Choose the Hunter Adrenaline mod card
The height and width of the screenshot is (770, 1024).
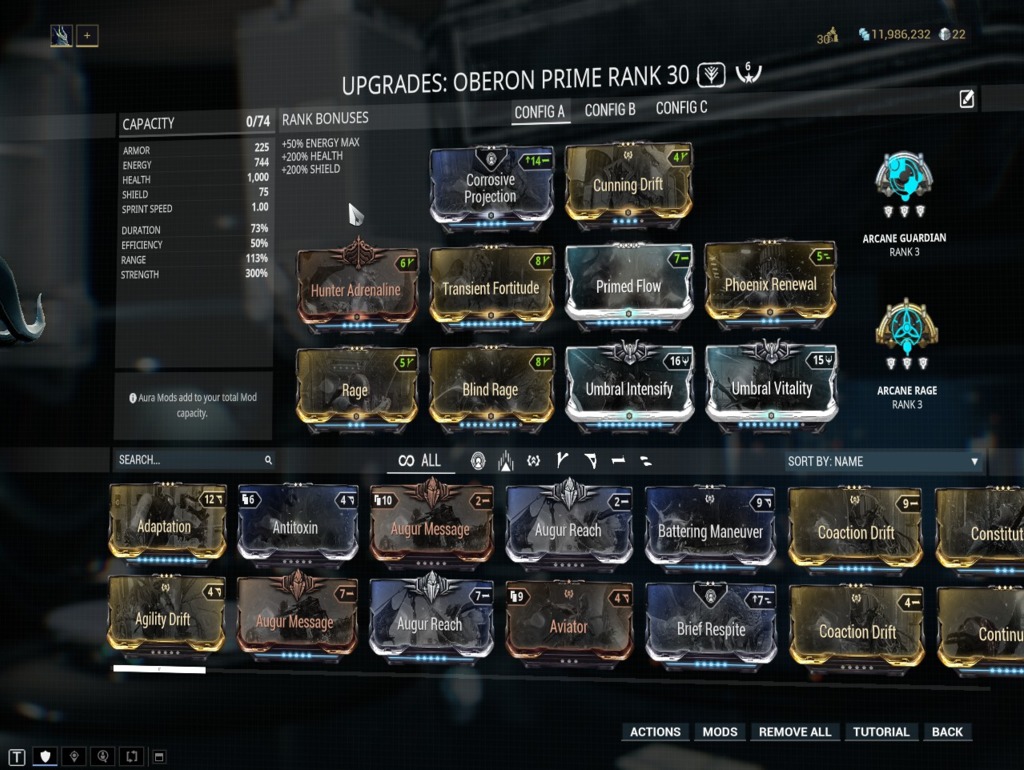click(x=356, y=290)
